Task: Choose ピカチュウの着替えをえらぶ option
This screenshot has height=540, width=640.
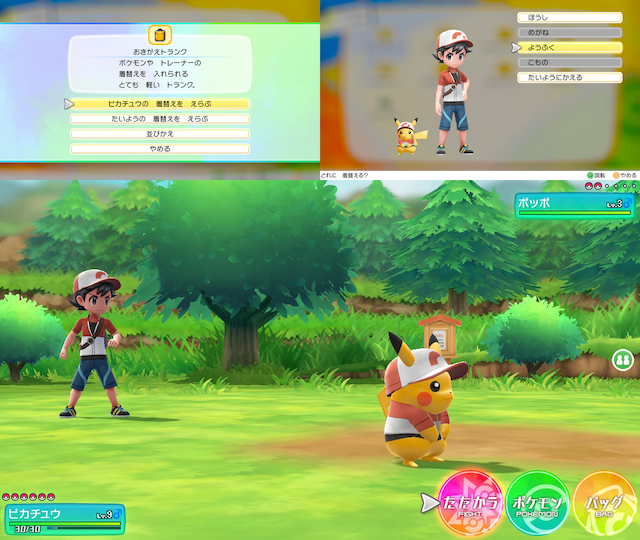Action: coord(160,103)
